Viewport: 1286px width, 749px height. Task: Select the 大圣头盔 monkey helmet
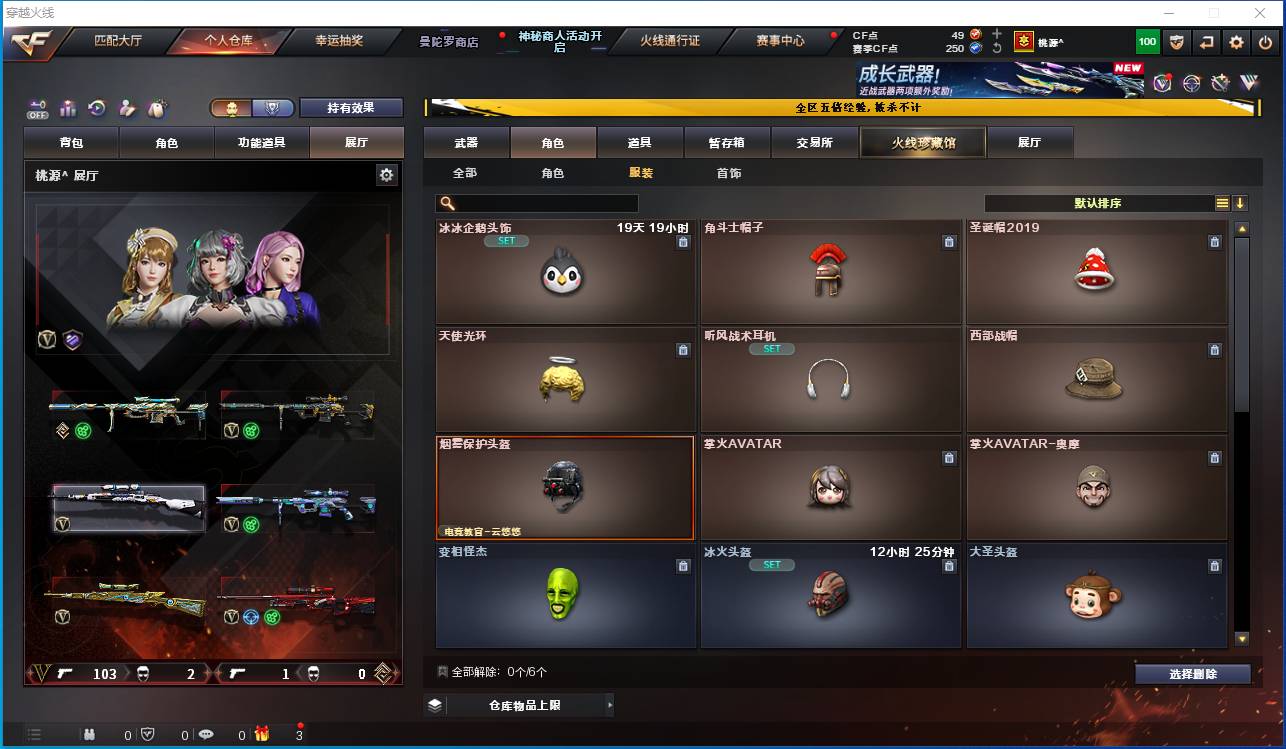1096,595
